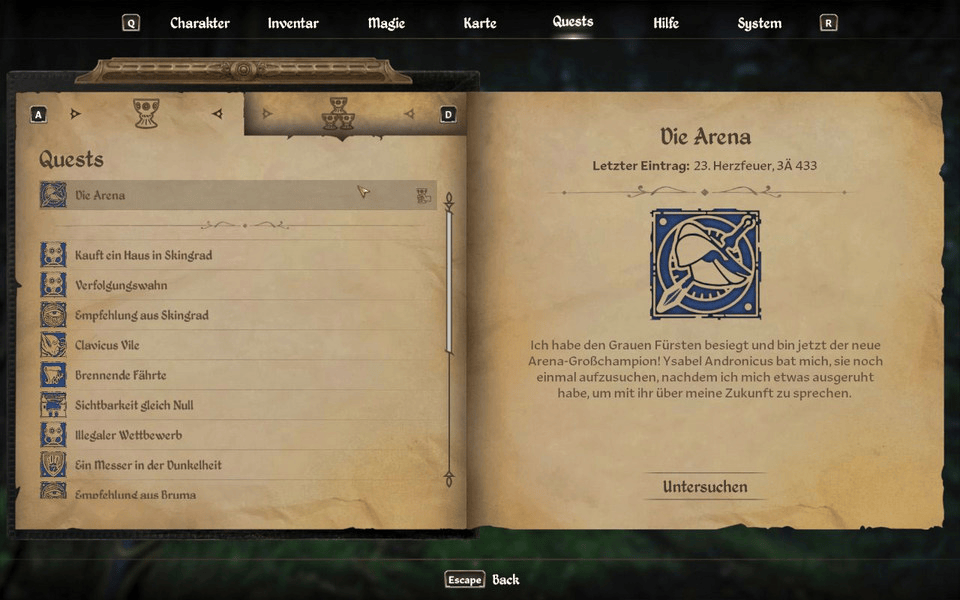Open quest Empfehlung aus Skingrad
The width and height of the screenshot is (960, 600).
(237, 315)
